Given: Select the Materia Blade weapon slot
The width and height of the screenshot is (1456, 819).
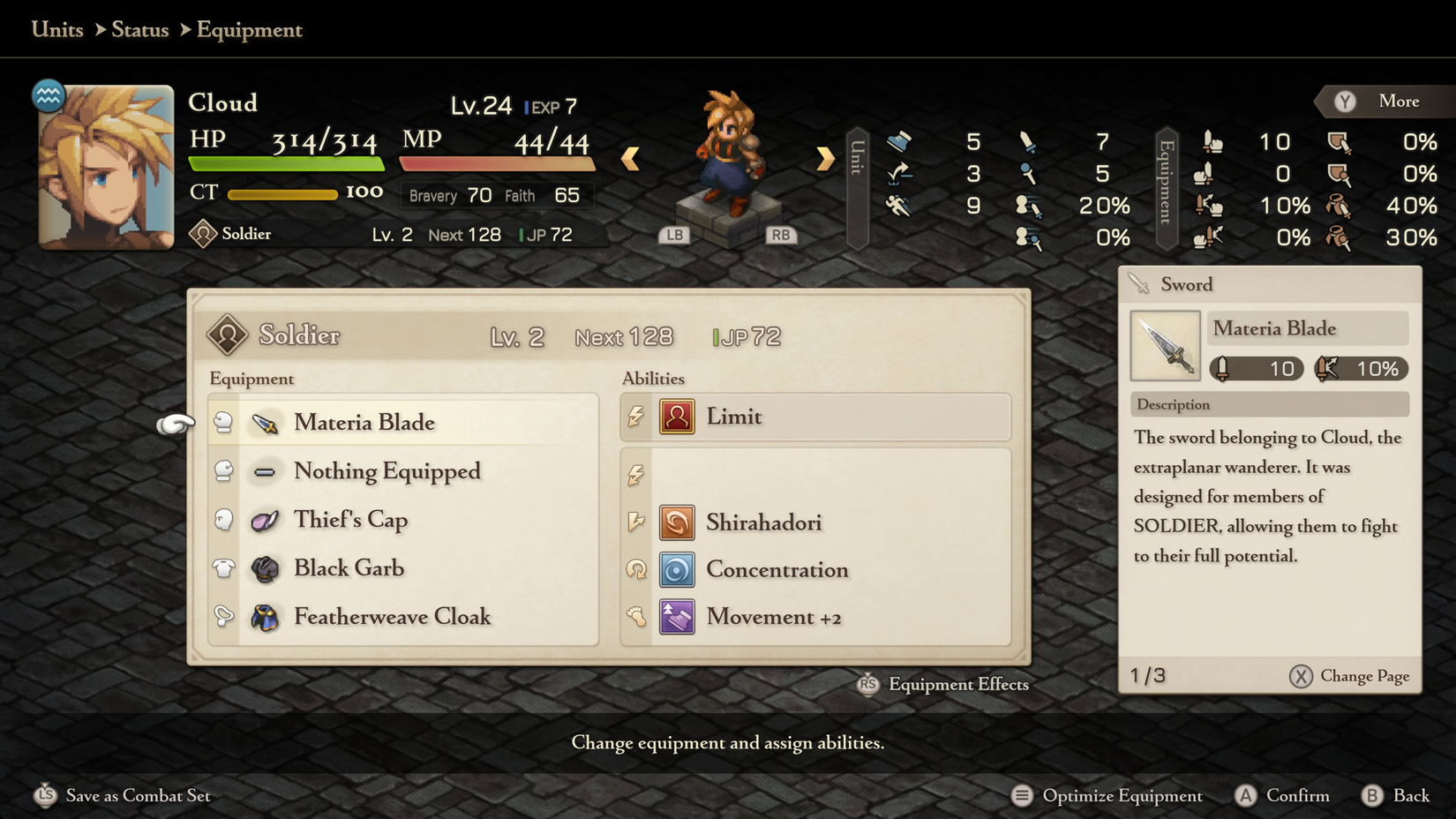Looking at the screenshot, I should pyautogui.click(x=364, y=423).
